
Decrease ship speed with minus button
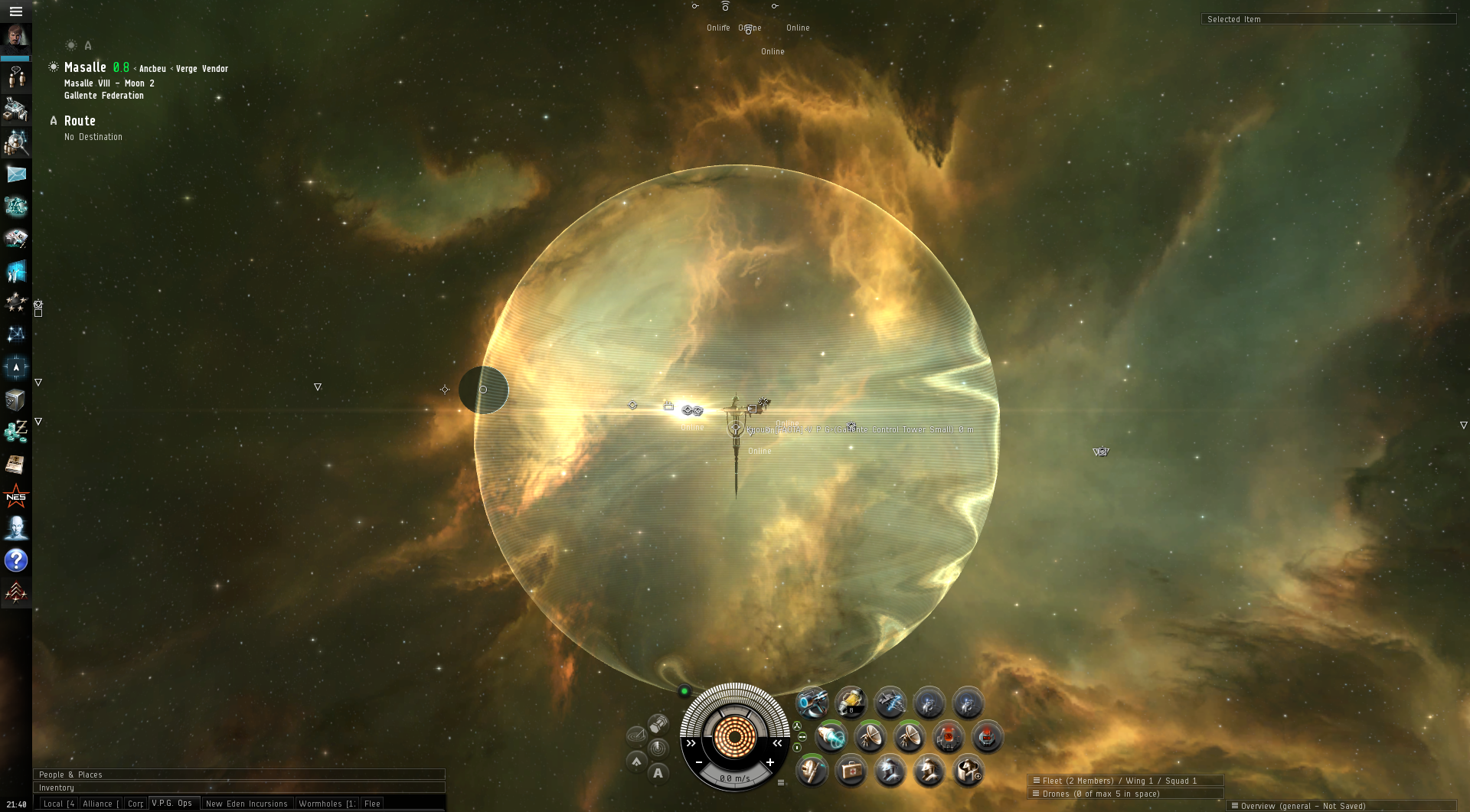pos(699,762)
